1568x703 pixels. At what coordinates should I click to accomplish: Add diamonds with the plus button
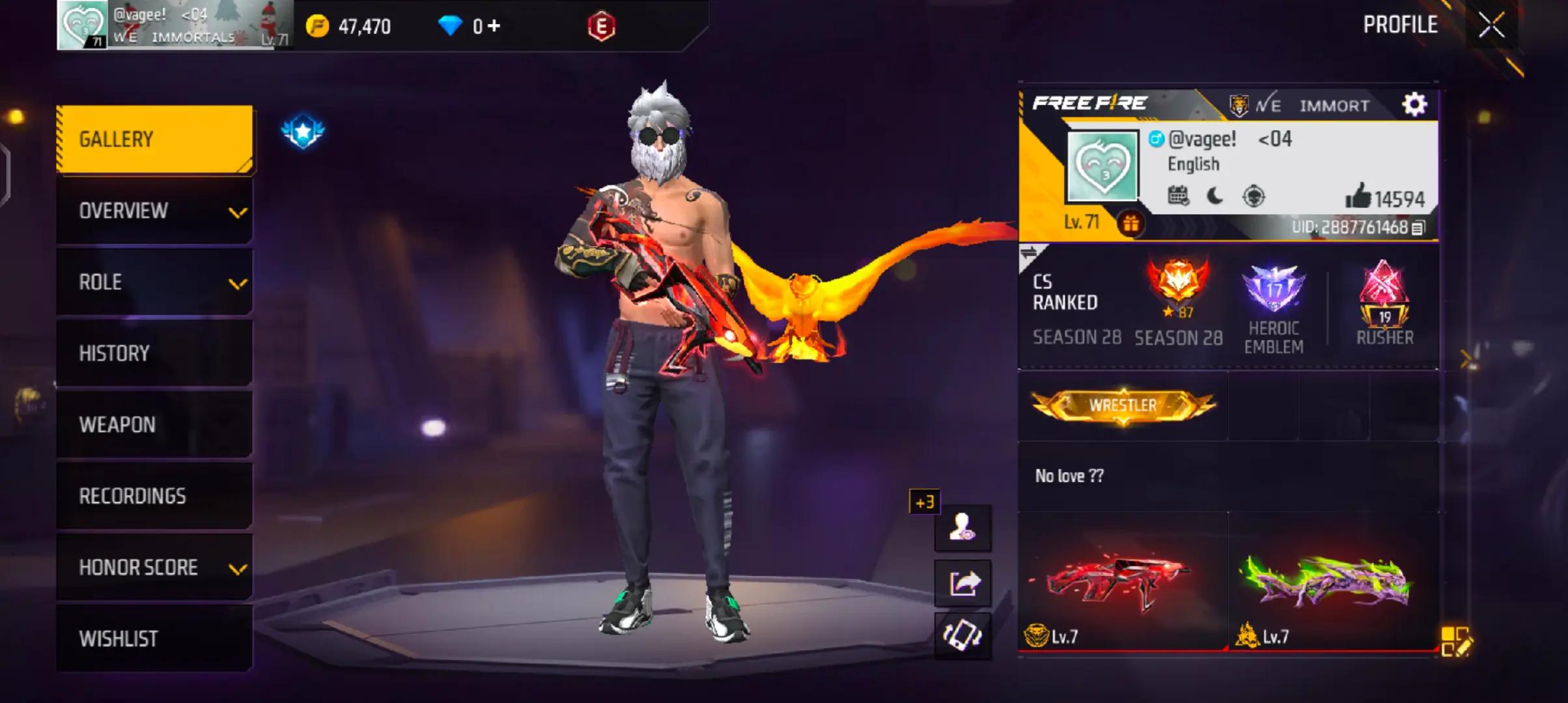[494, 26]
